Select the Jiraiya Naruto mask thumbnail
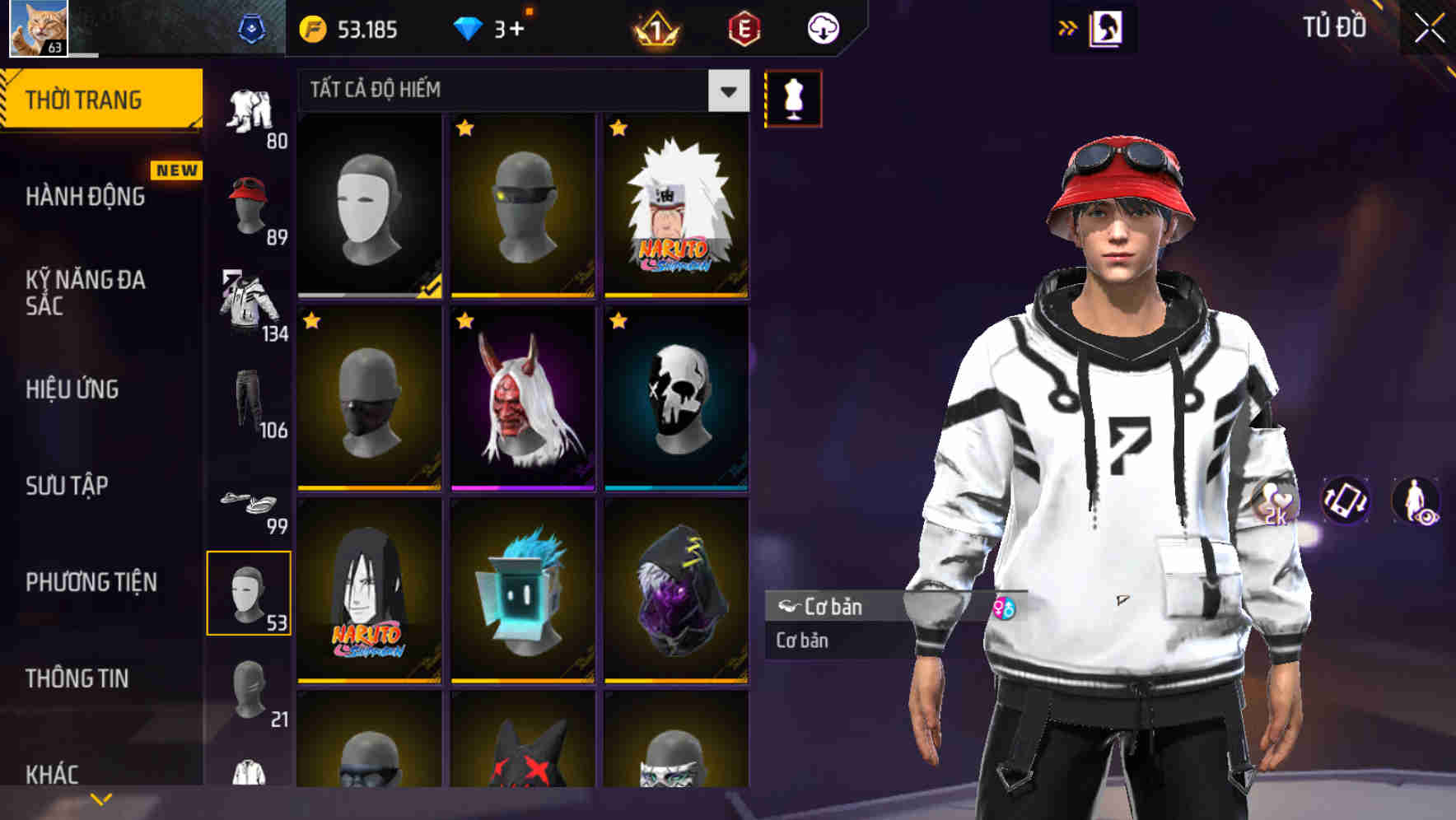 pos(675,207)
